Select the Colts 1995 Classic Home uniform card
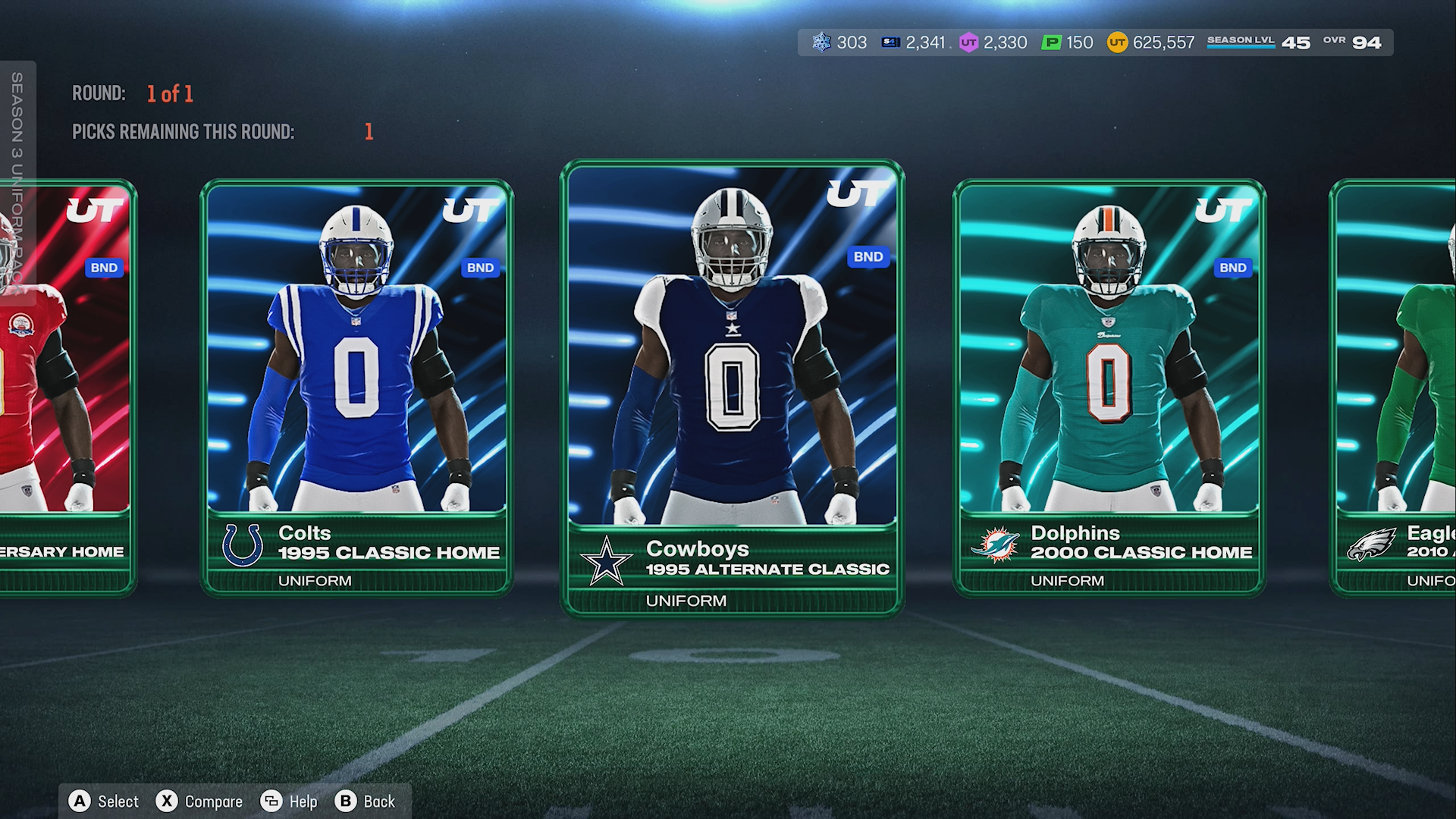This screenshot has height=819, width=1456. click(356, 387)
